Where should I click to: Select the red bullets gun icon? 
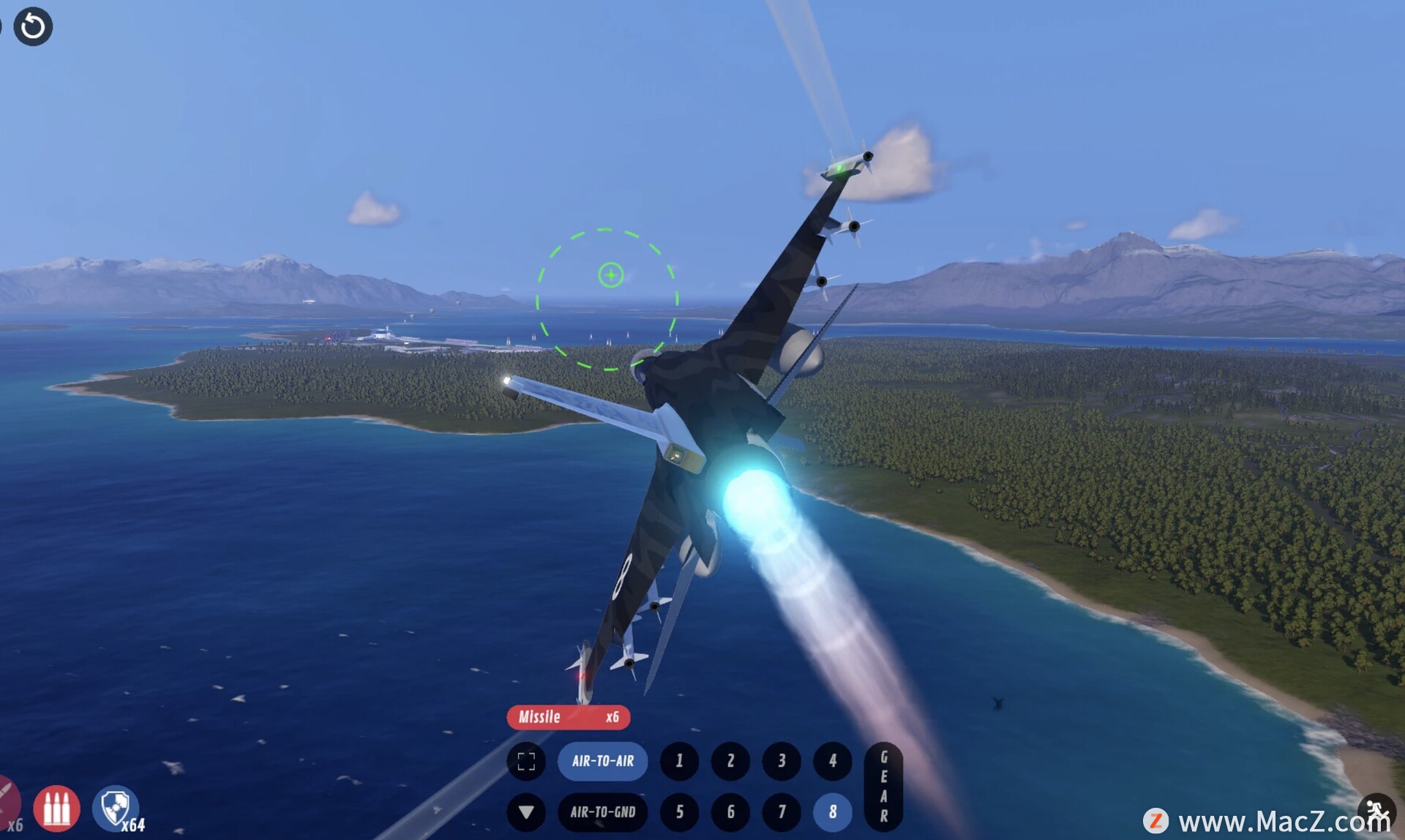56,808
